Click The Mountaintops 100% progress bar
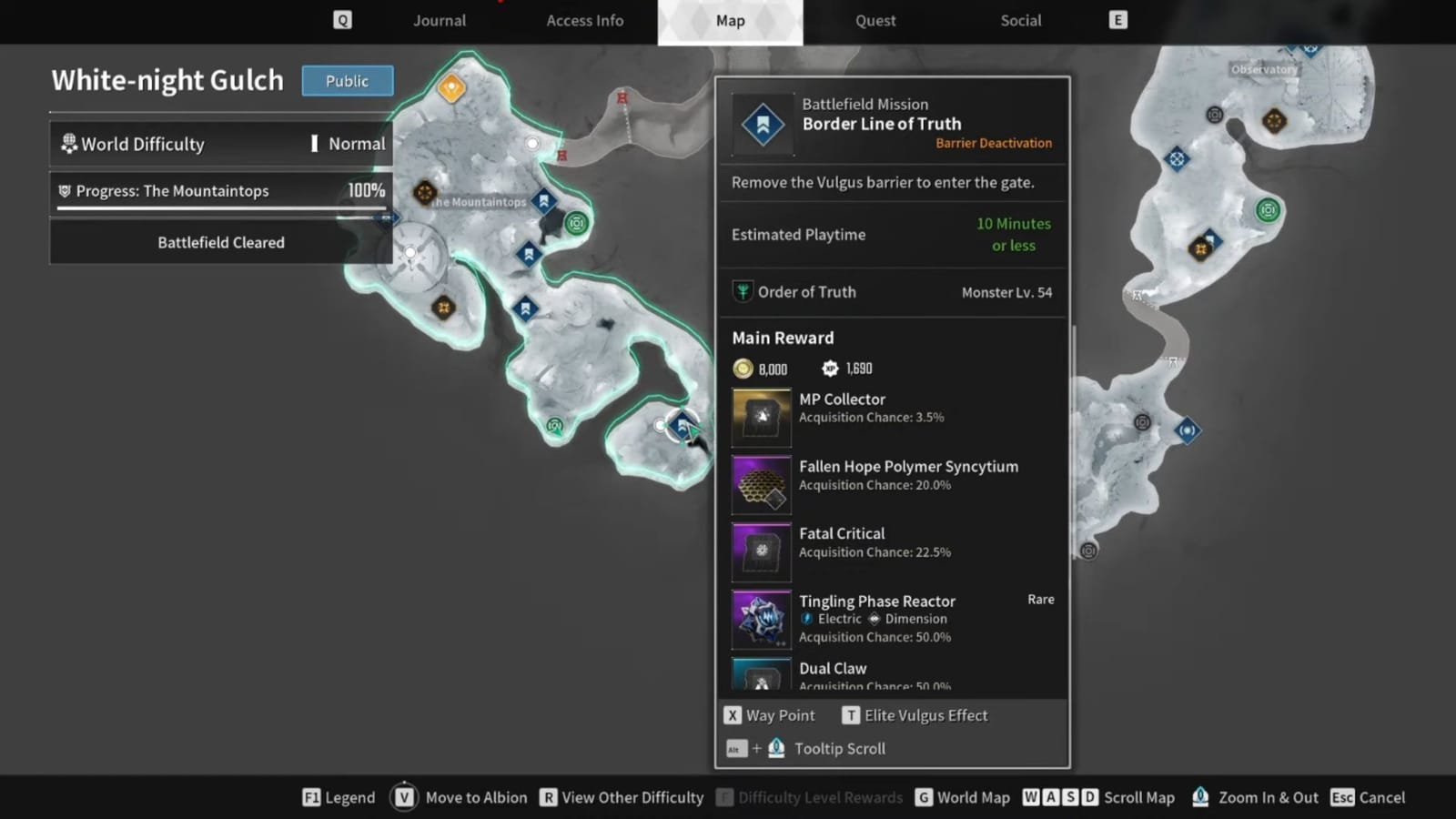This screenshot has width=1456, height=819. [220, 191]
